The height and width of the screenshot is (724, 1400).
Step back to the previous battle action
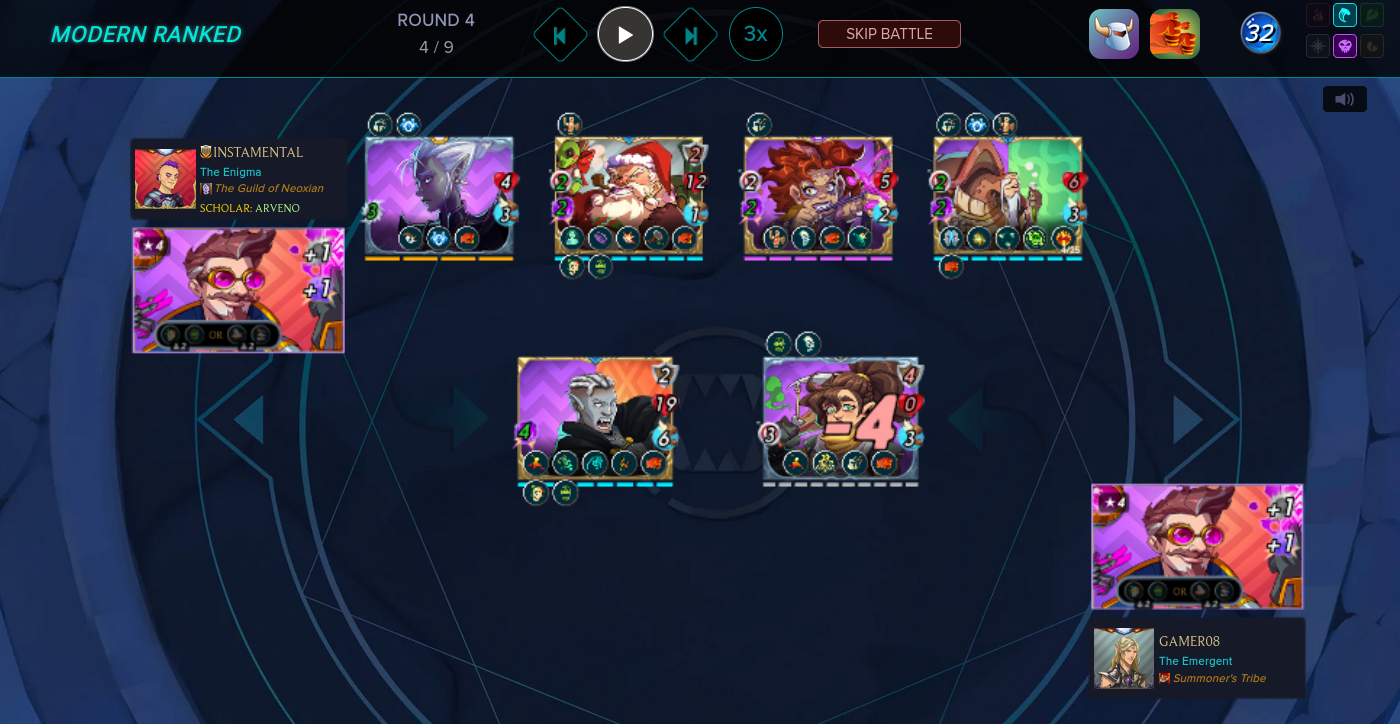[560, 35]
